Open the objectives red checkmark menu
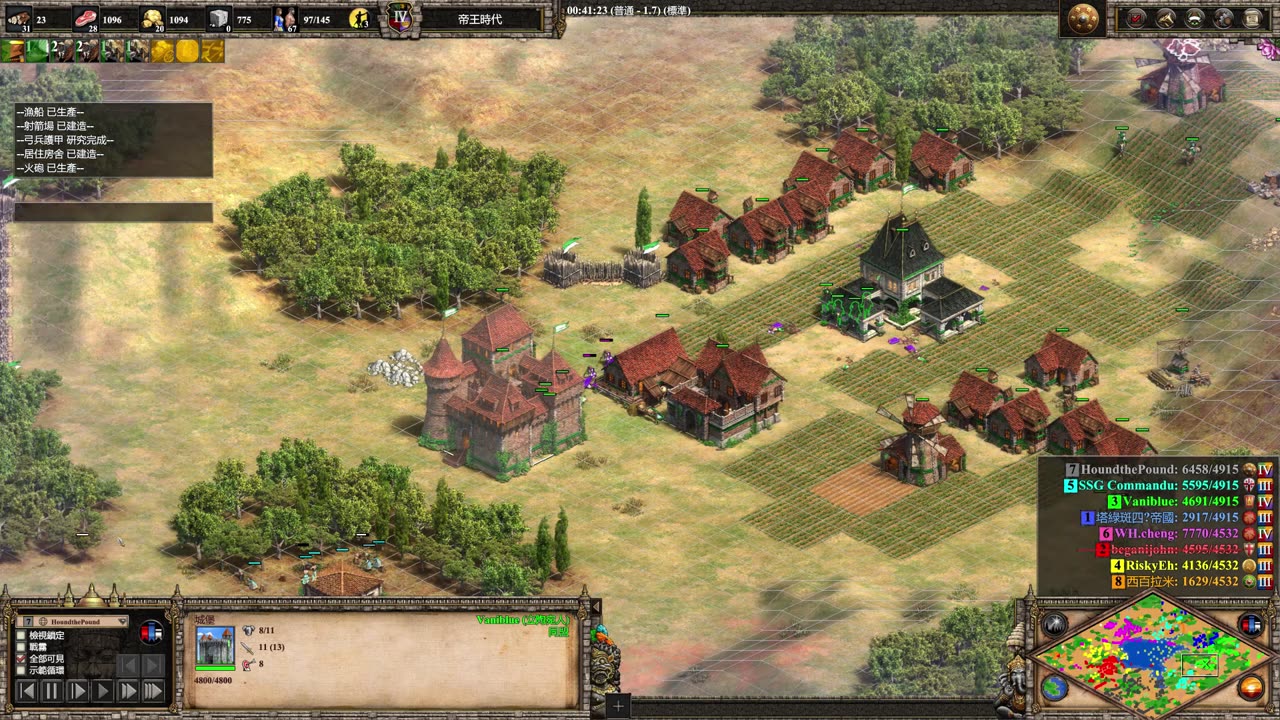 tap(1137, 18)
